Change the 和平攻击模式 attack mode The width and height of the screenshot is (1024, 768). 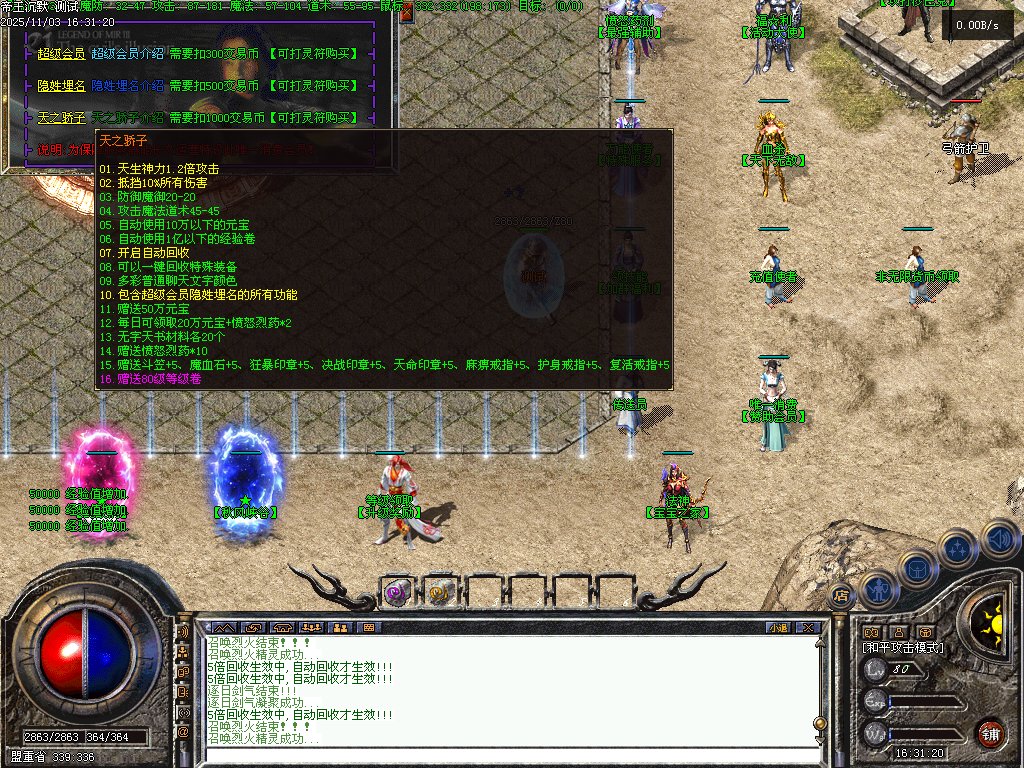[903, 648]
